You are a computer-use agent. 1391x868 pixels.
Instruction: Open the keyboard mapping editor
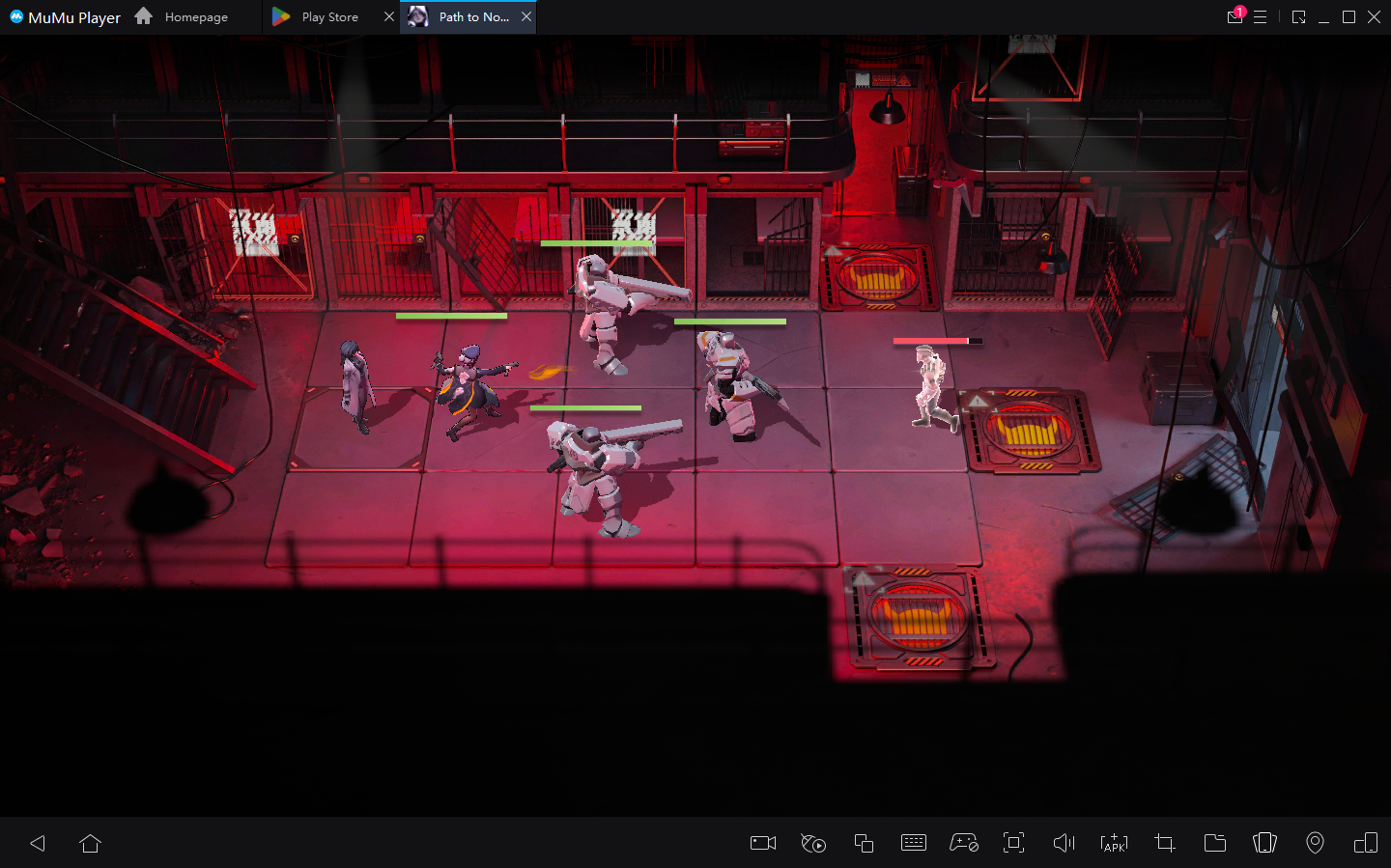[913, 843]
